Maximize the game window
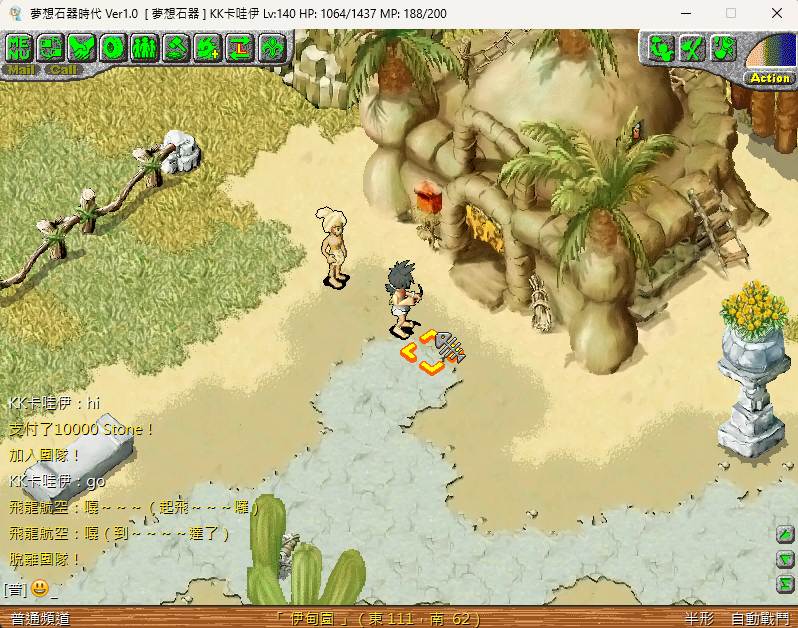Image resolution: width=798 pixels, height=628 pixels. point(731,13)
